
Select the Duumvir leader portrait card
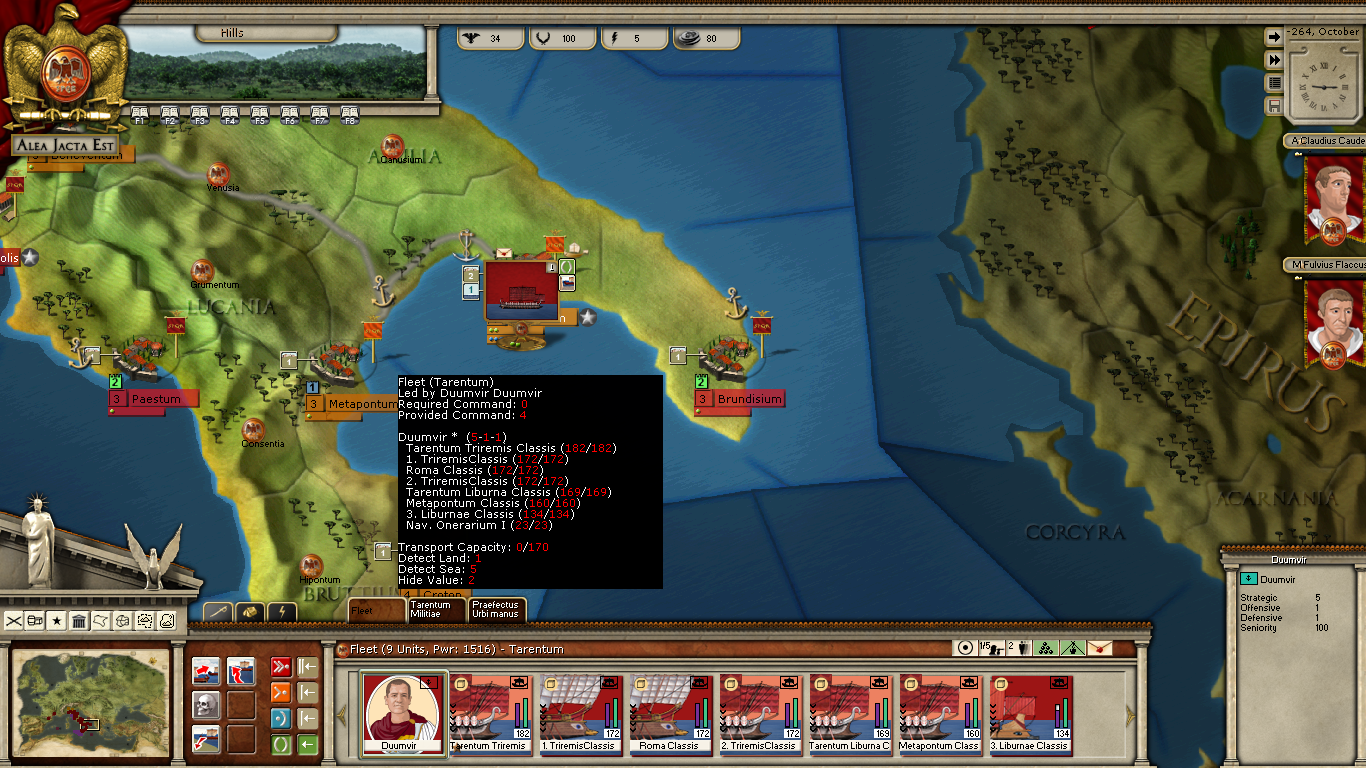coord(404,711)
